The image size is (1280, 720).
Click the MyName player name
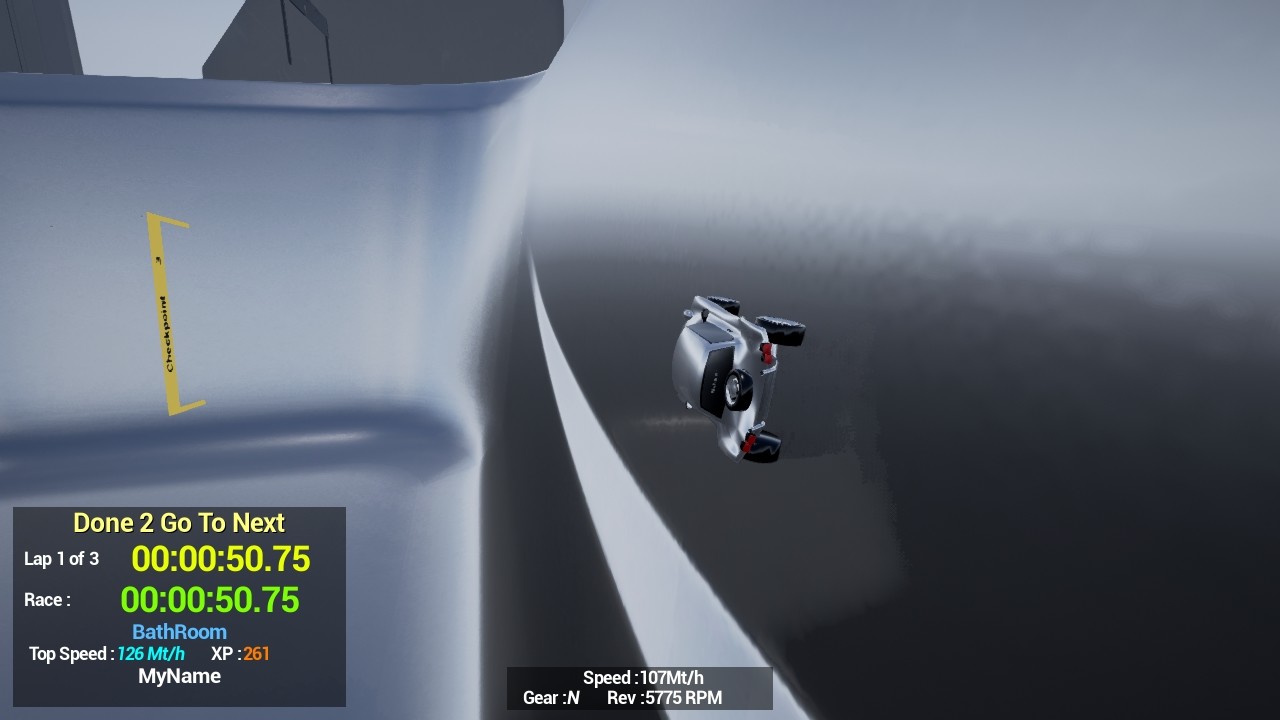coord(180,676)
